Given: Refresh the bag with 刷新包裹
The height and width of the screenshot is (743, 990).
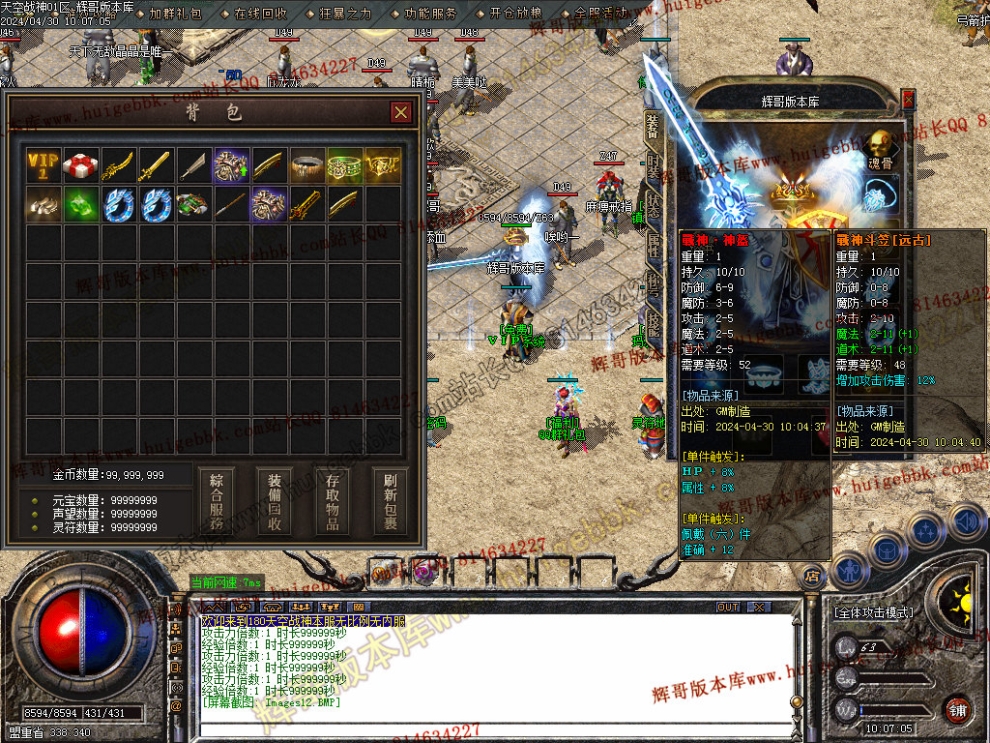Looking at the screenshot, I should pyautogui.click(x=390, y=501).
